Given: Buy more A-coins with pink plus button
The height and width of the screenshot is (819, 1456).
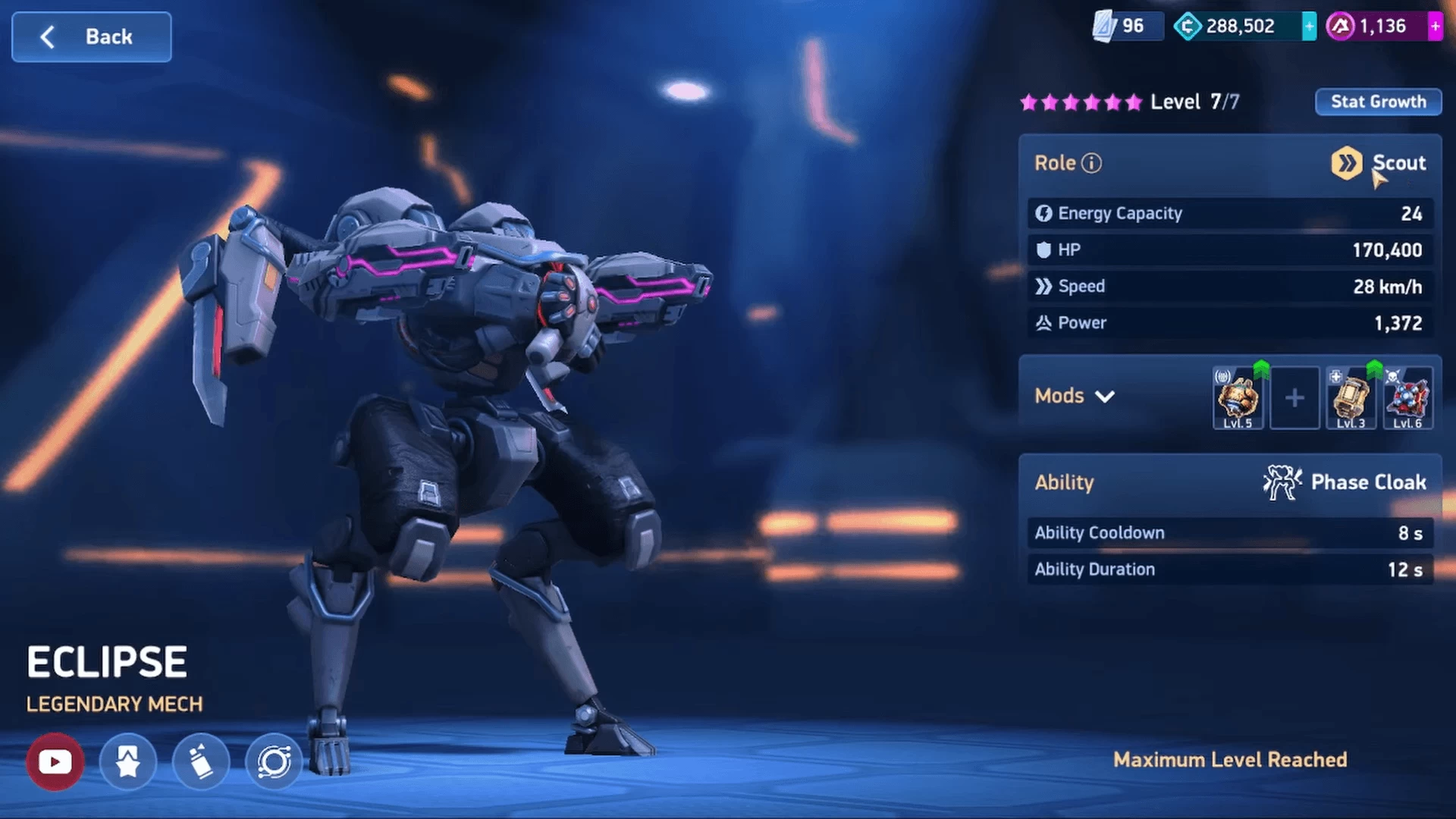Looking at the screenshot, I should point(1435,27).
